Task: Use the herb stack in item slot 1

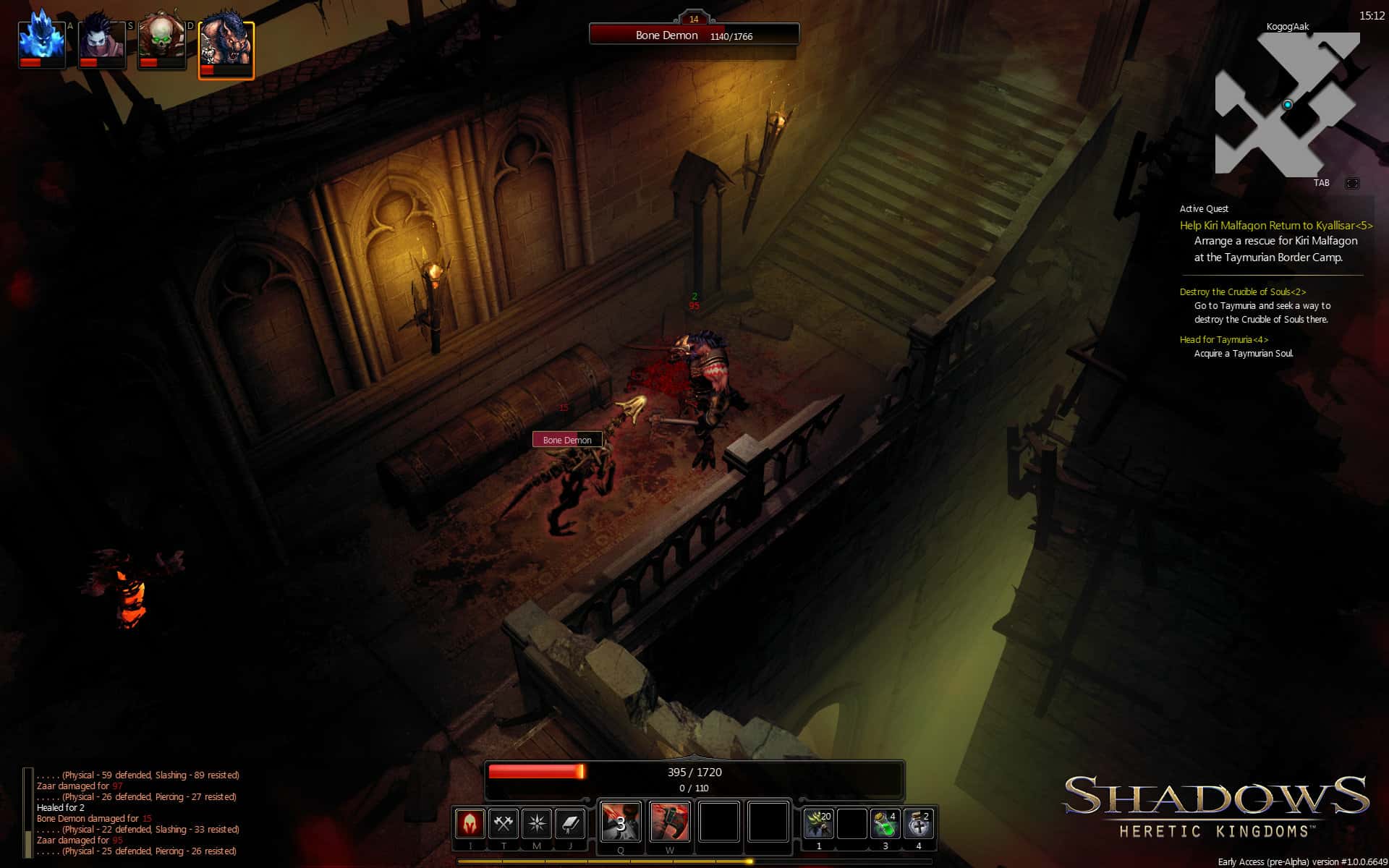Action: pyautogui.click(x=819, y=823)
